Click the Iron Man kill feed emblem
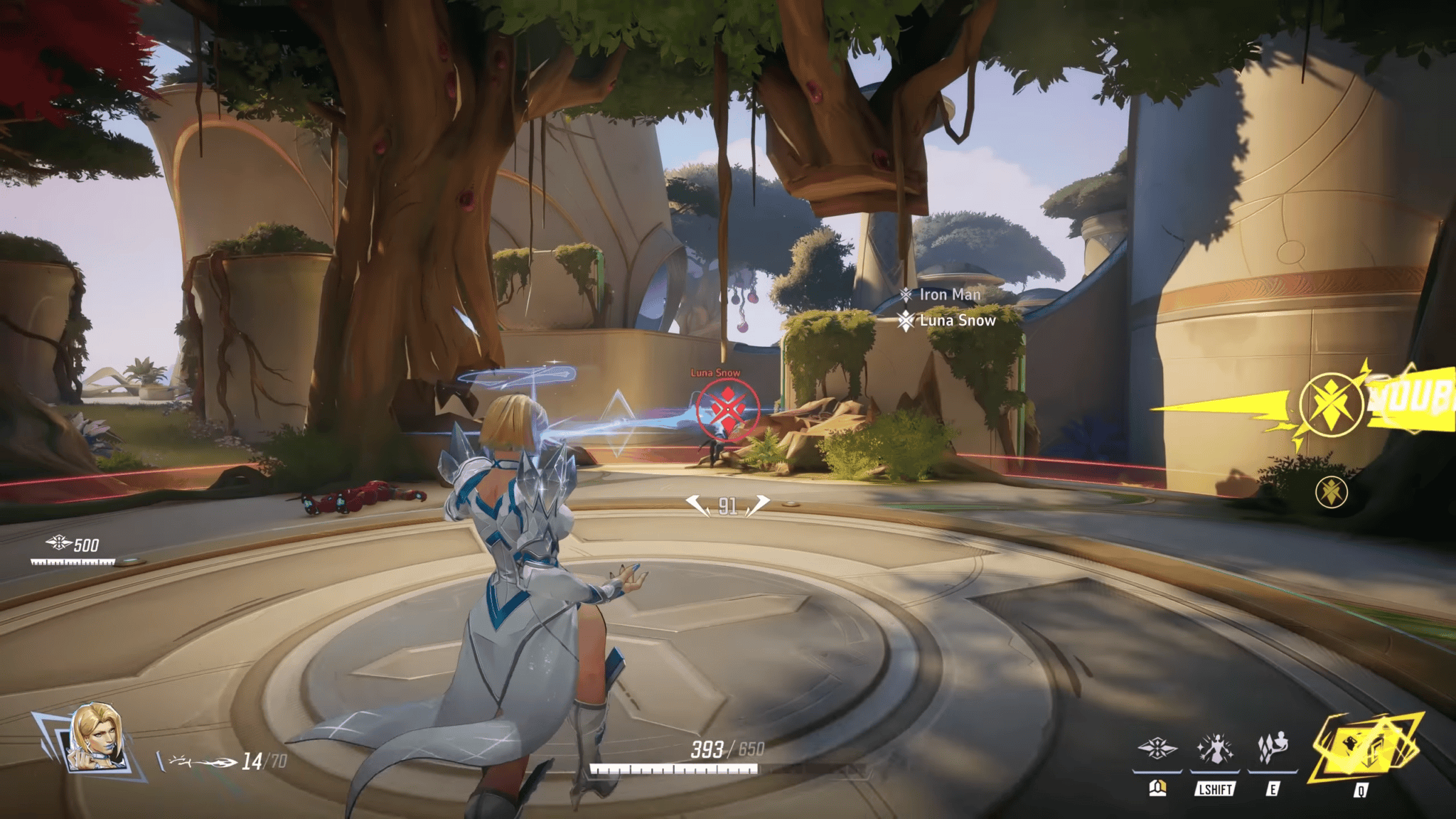This screenshot has height=819, width=1456. (908, 294)
